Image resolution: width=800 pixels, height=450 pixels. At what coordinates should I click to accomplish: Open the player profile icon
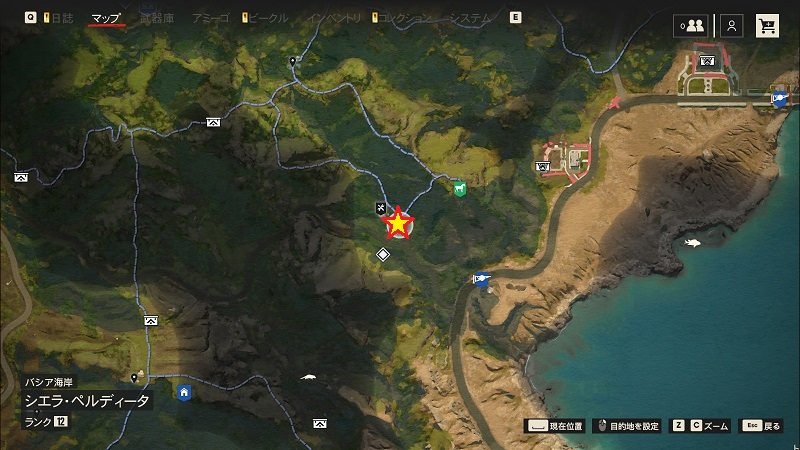click(x=732, y=26)
